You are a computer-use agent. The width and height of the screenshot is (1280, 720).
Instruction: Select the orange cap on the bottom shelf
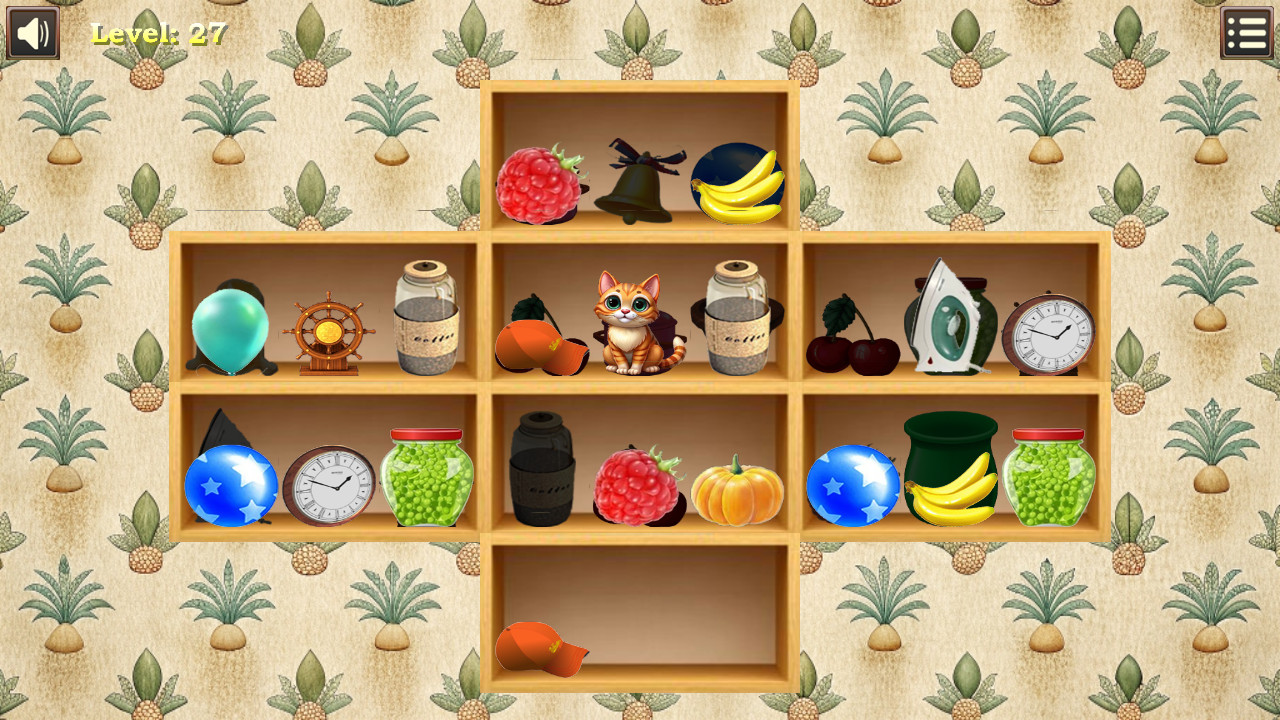pyautogui.click(x=541, y=649)
